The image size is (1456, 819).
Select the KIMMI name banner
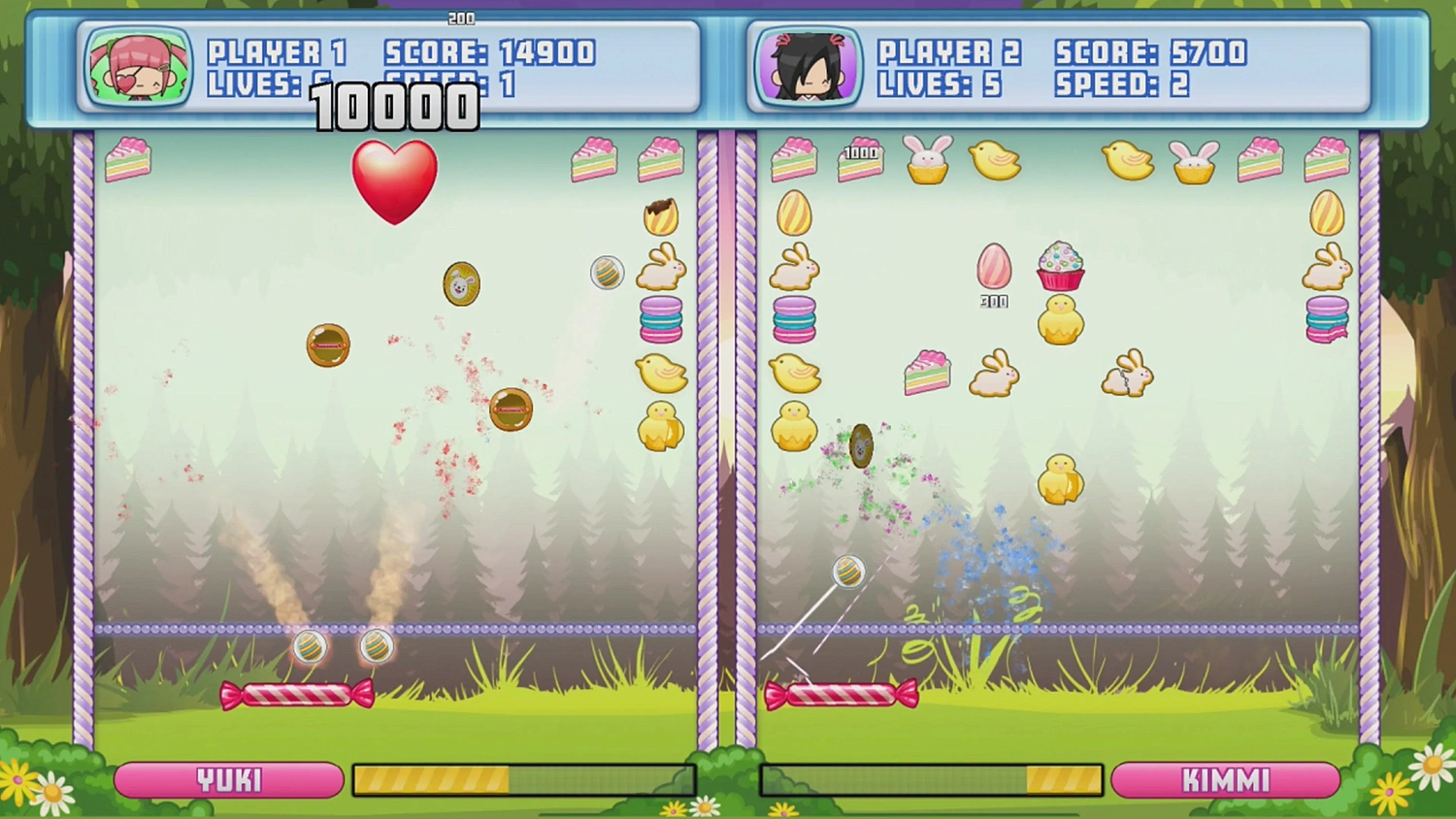click(x=1226, y=779)
